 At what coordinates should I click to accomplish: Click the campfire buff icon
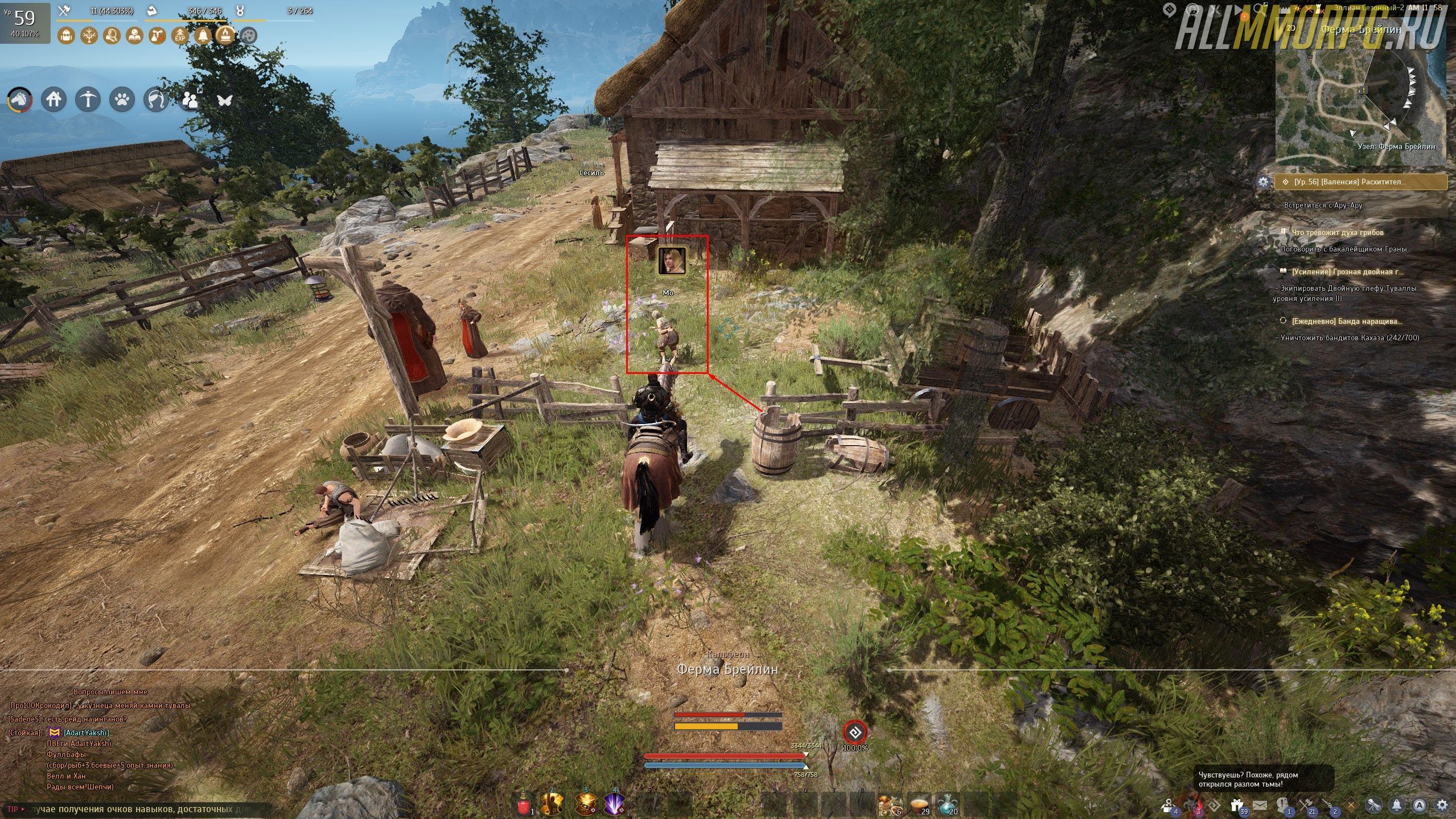[225, 36]
